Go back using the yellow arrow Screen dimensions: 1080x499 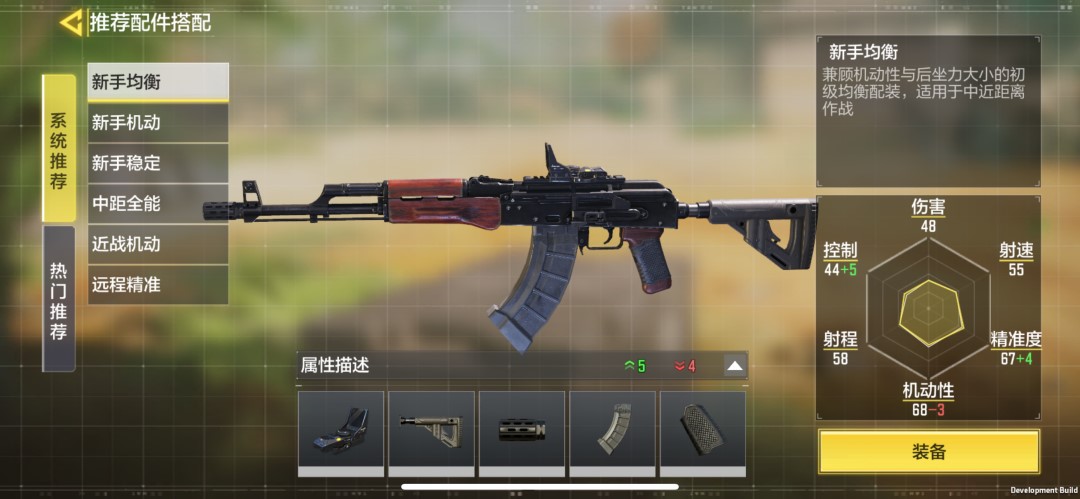coord(71,22)
